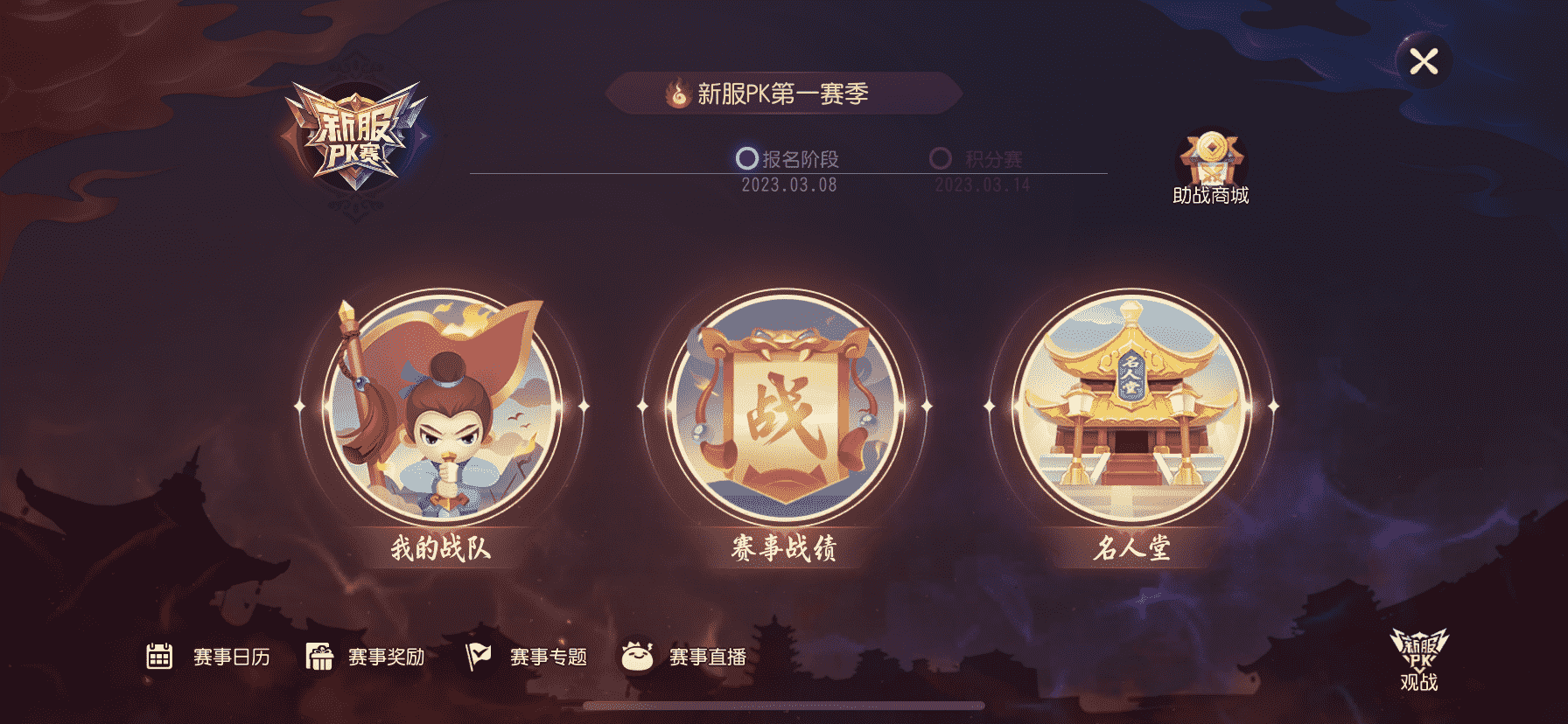Open the 赛事直播 livestream icon
Viewport: 1568px width, 724px height.
tap(638, 656)
